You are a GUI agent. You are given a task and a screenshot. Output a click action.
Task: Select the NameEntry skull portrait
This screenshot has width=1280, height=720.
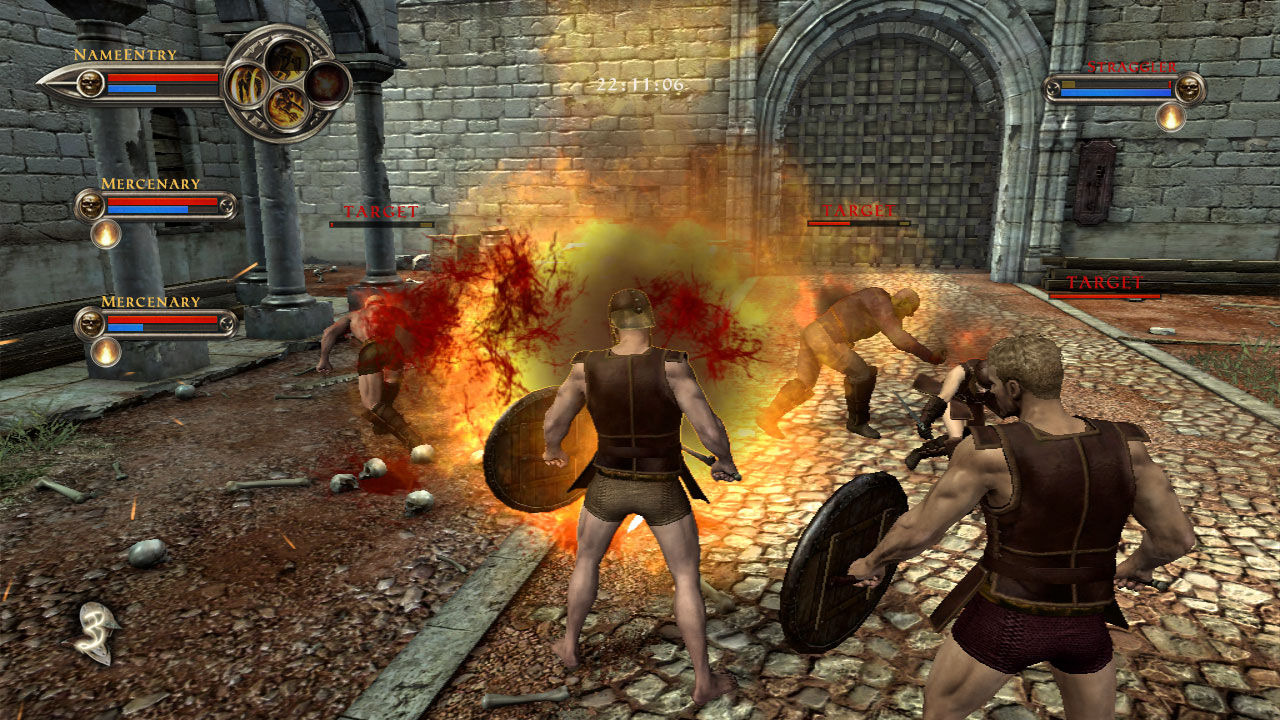(x=90, y=84)
